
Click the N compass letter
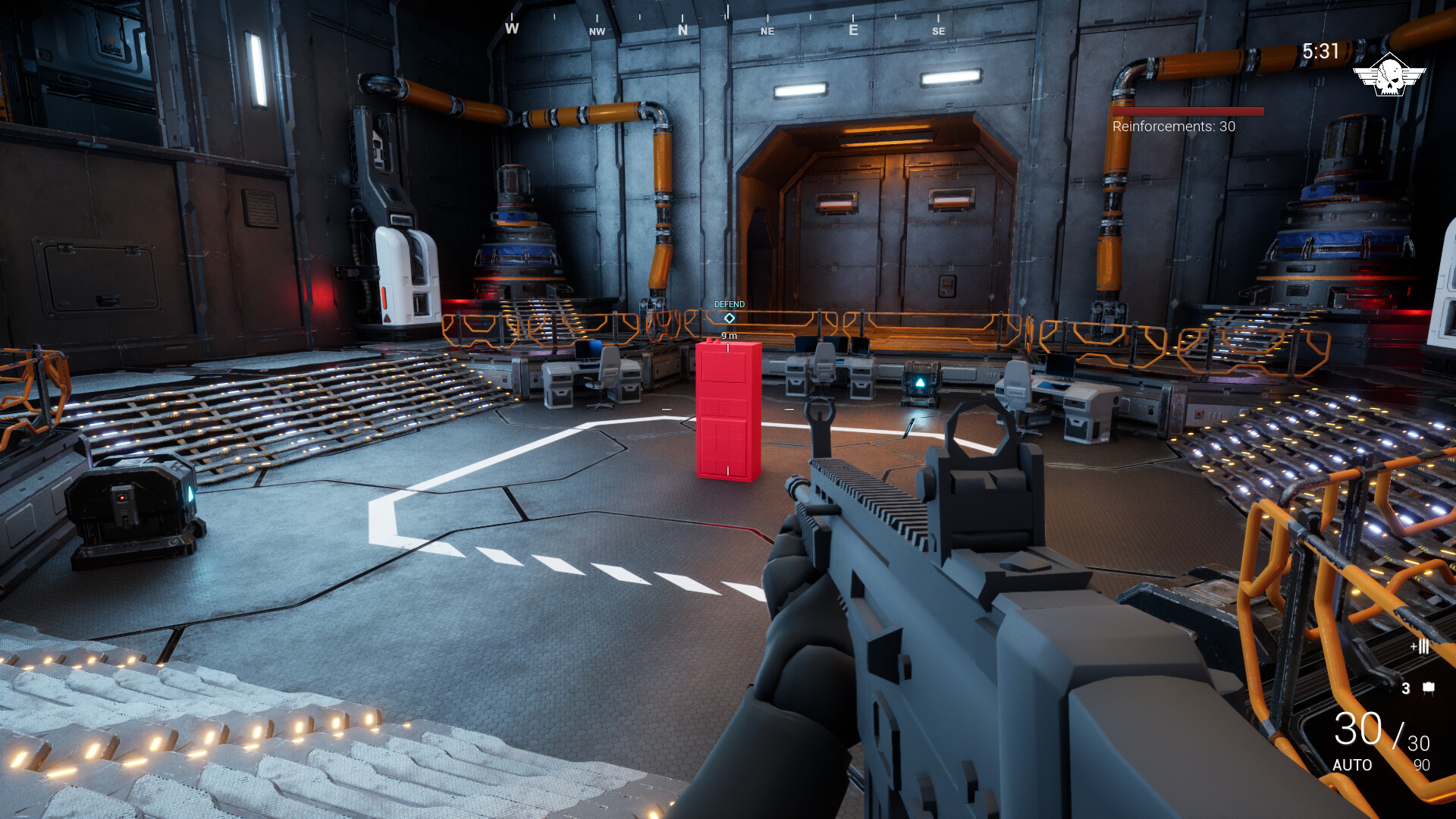pos(681,29)
